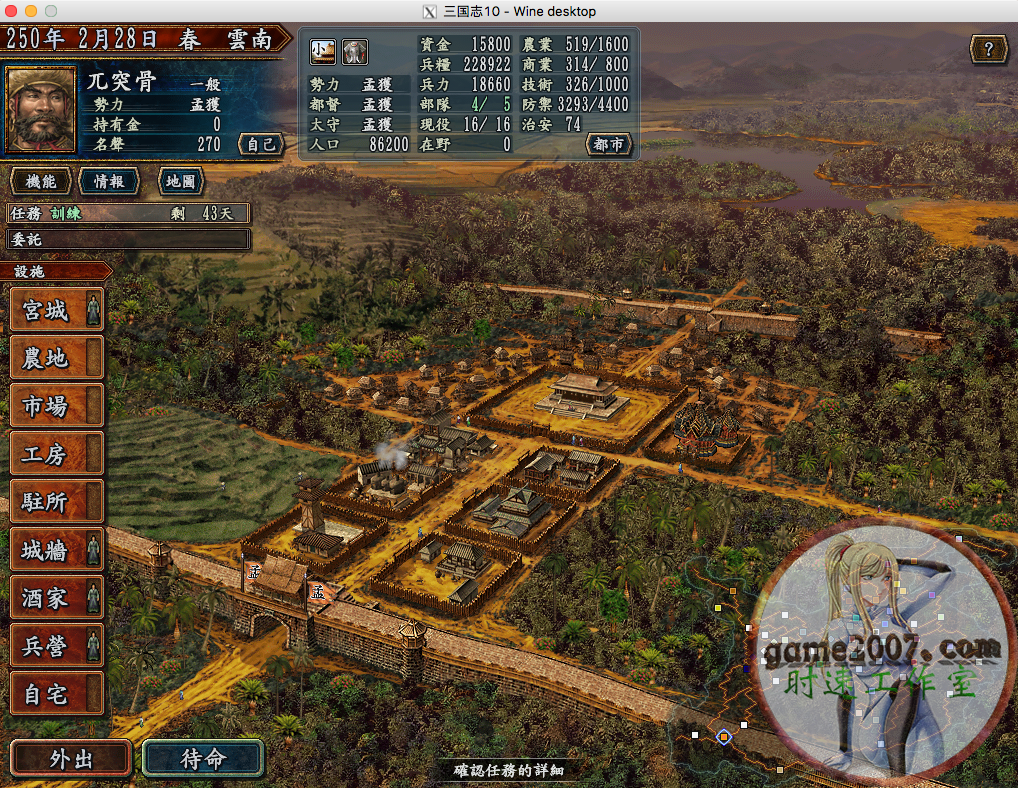Click the 外出 leave city button

click(x=71, y=758)
